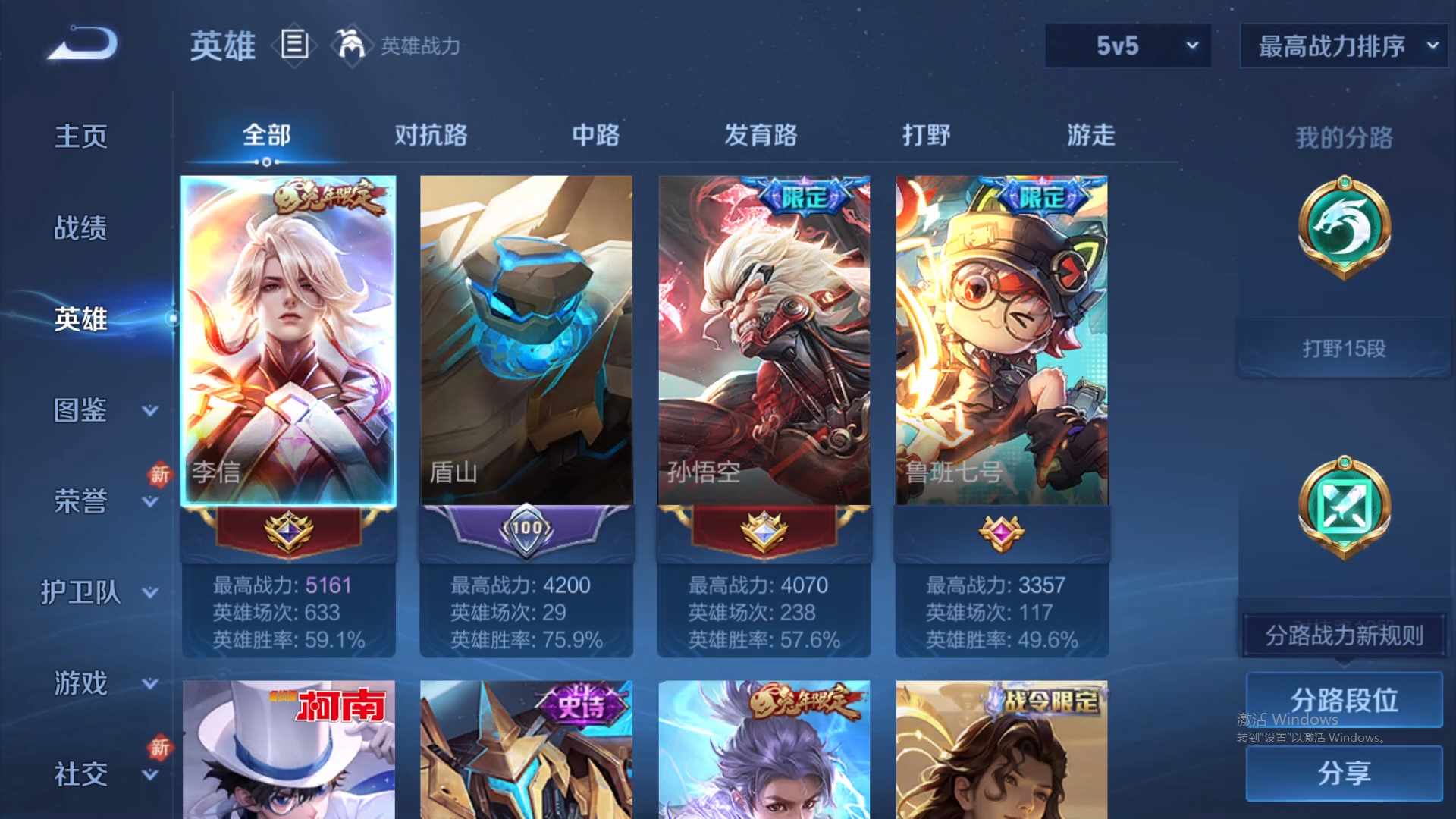1456x819 pixels.
Task: Open the hero list document icon beside 英雄
Action: coord(294,45)
